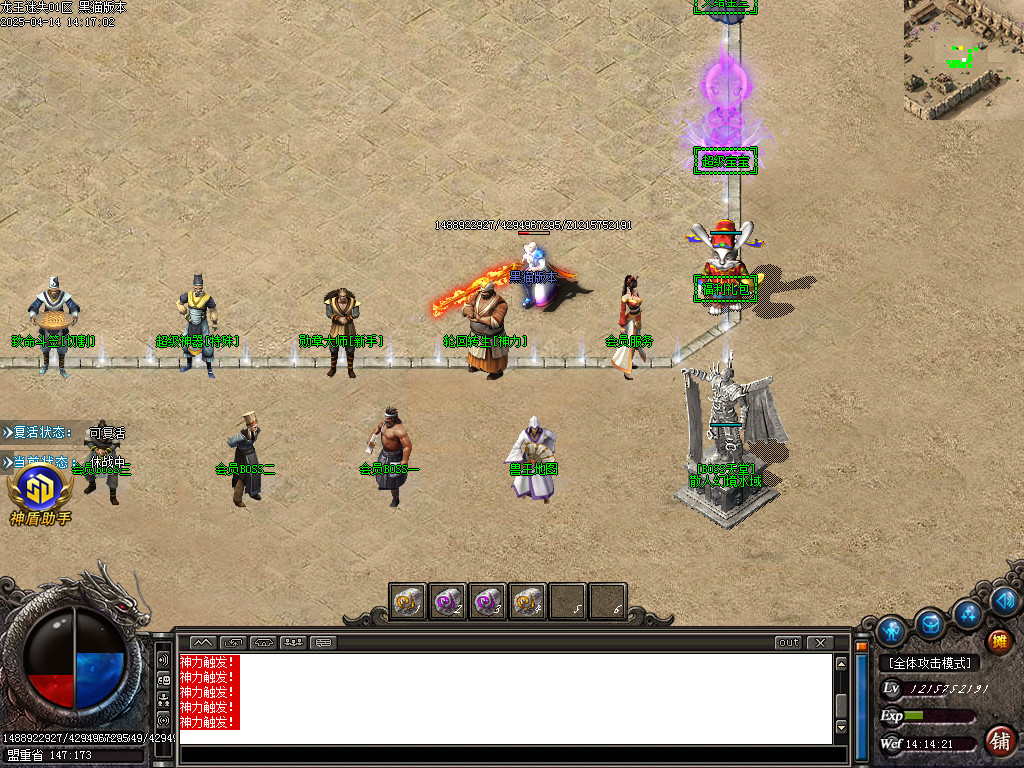Open the skills round blue icon
Screen dimensions: 1024x768
pyautogui.click(x=967, y=612)
